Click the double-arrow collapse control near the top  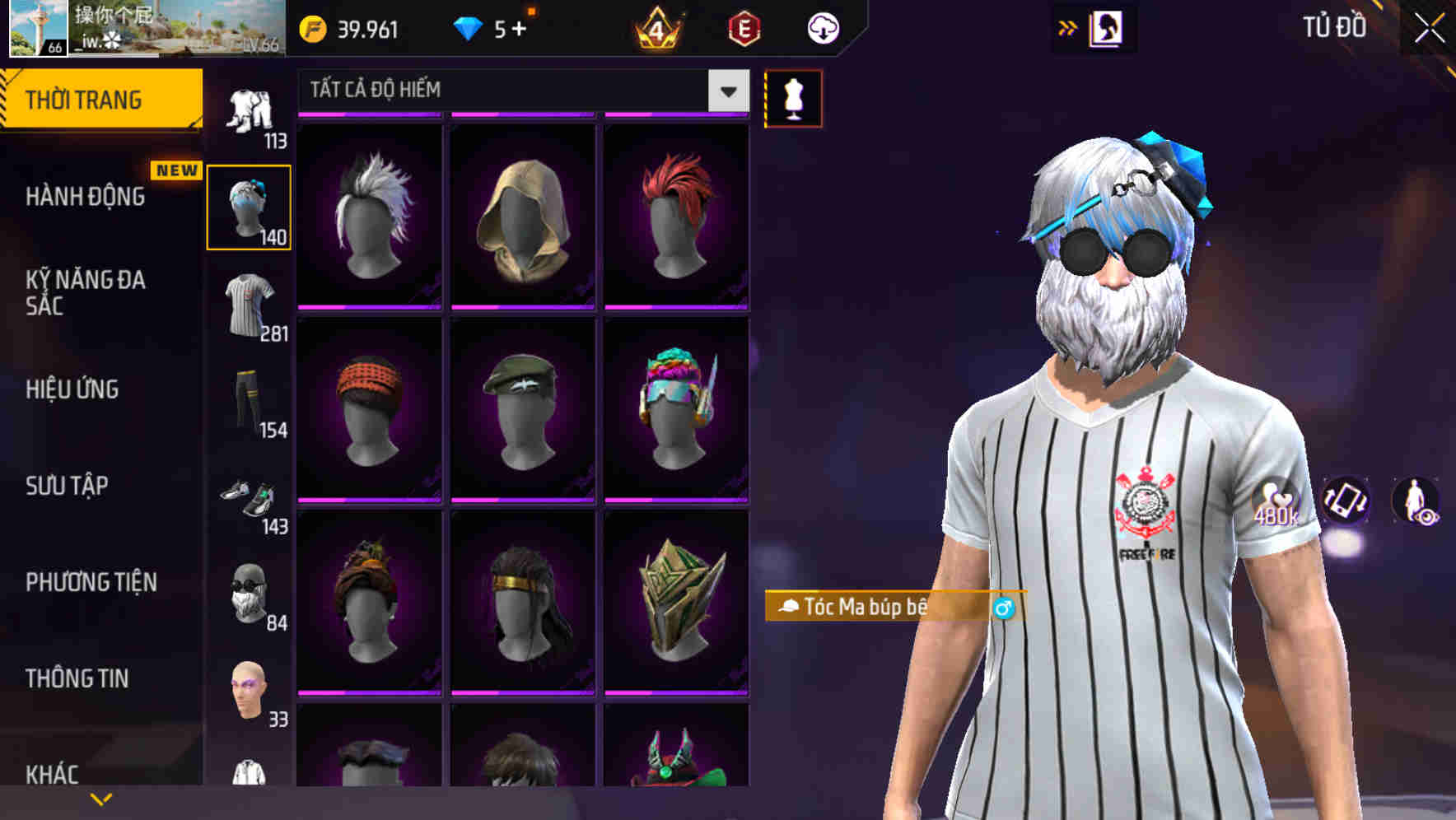pyautogui.click(x=1066, y=27)
